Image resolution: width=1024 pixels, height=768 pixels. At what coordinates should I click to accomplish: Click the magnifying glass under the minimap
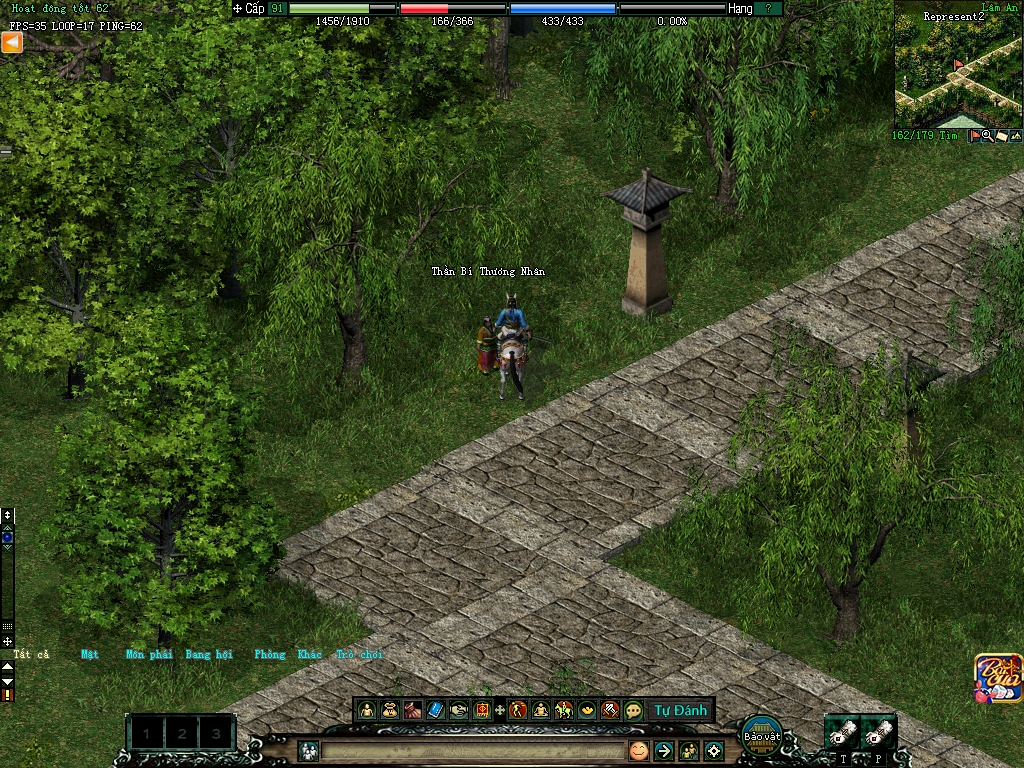pos(987,136)
